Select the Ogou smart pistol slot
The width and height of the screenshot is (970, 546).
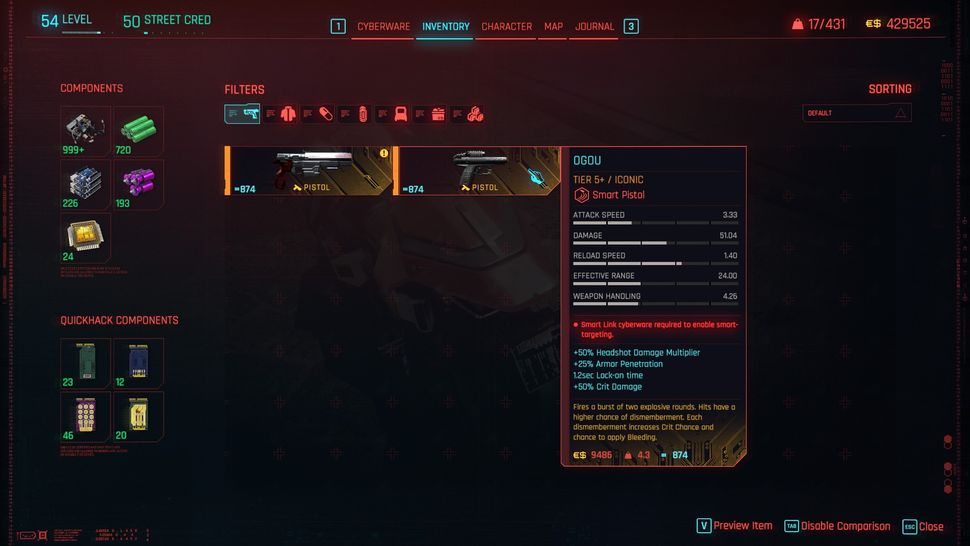pos(478,170)
